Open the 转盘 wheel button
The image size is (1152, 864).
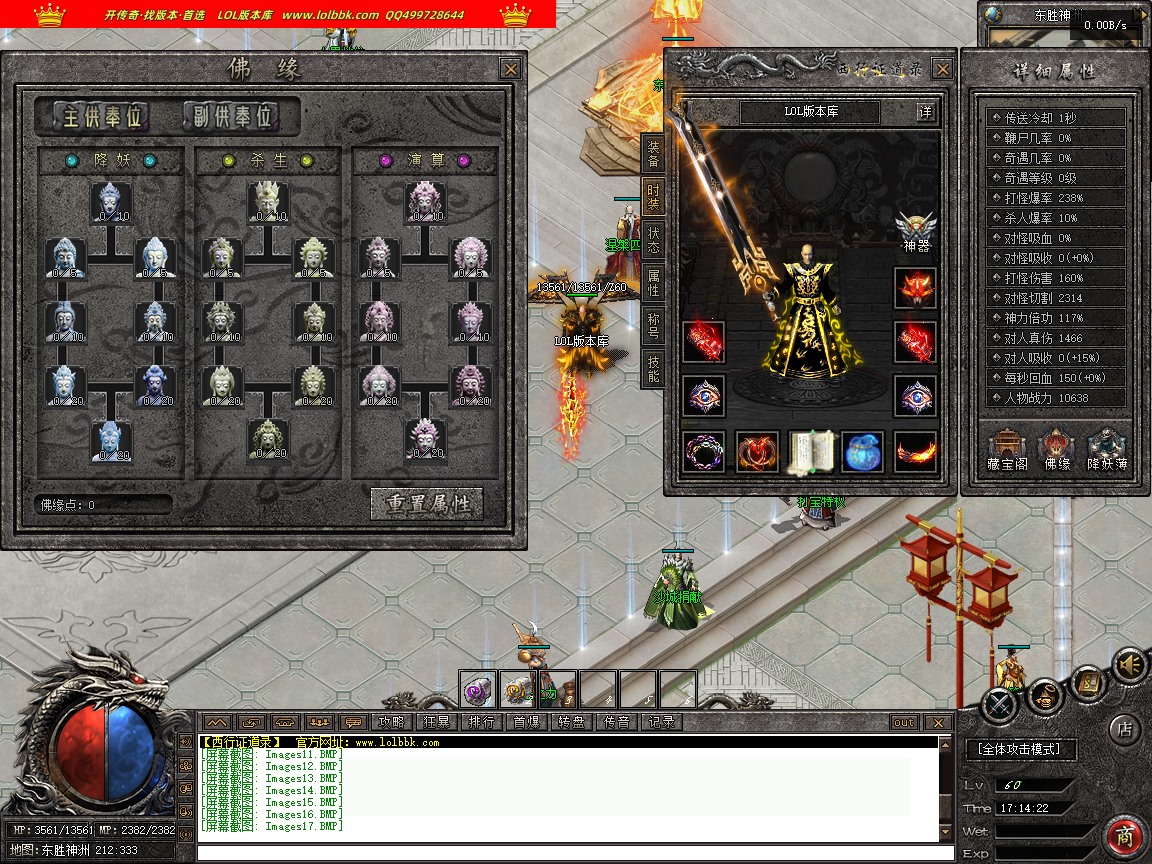571,722
